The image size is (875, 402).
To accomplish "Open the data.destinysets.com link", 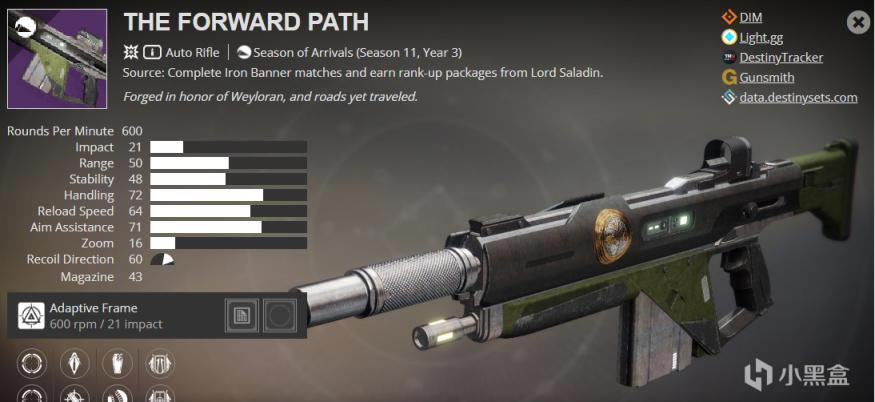I will [798, 97].
